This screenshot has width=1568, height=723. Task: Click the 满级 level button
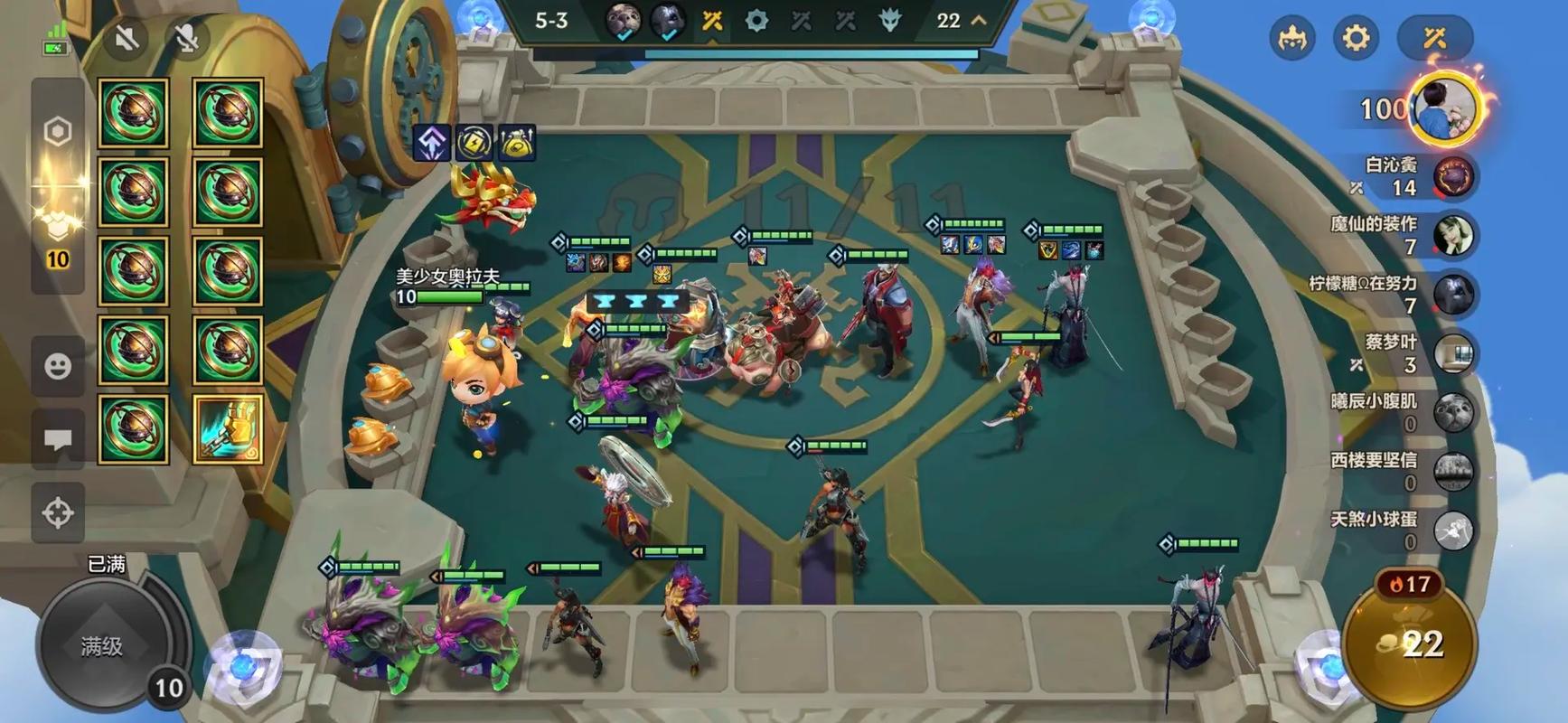click(x=101, y=645)
